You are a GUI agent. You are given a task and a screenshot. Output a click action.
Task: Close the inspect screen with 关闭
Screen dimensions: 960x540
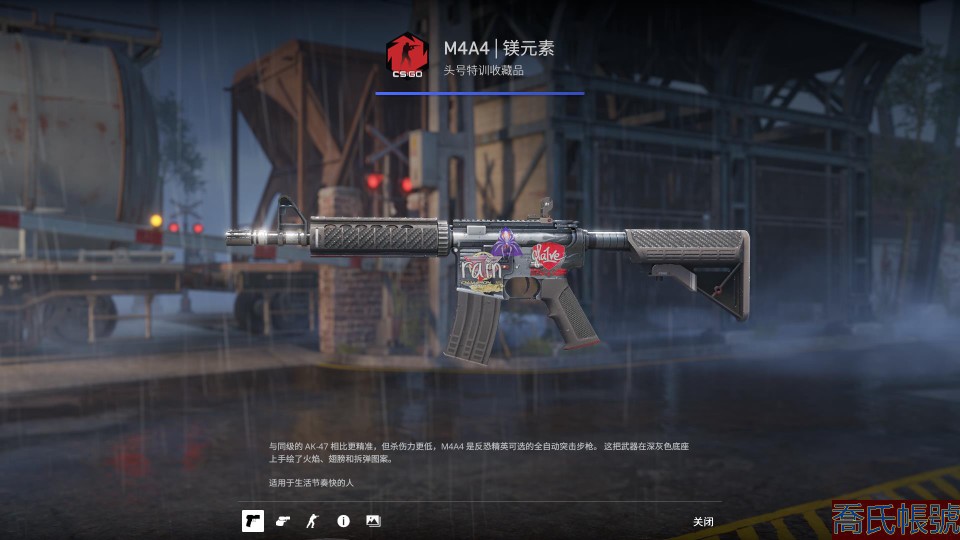click(x=703, y=522)
